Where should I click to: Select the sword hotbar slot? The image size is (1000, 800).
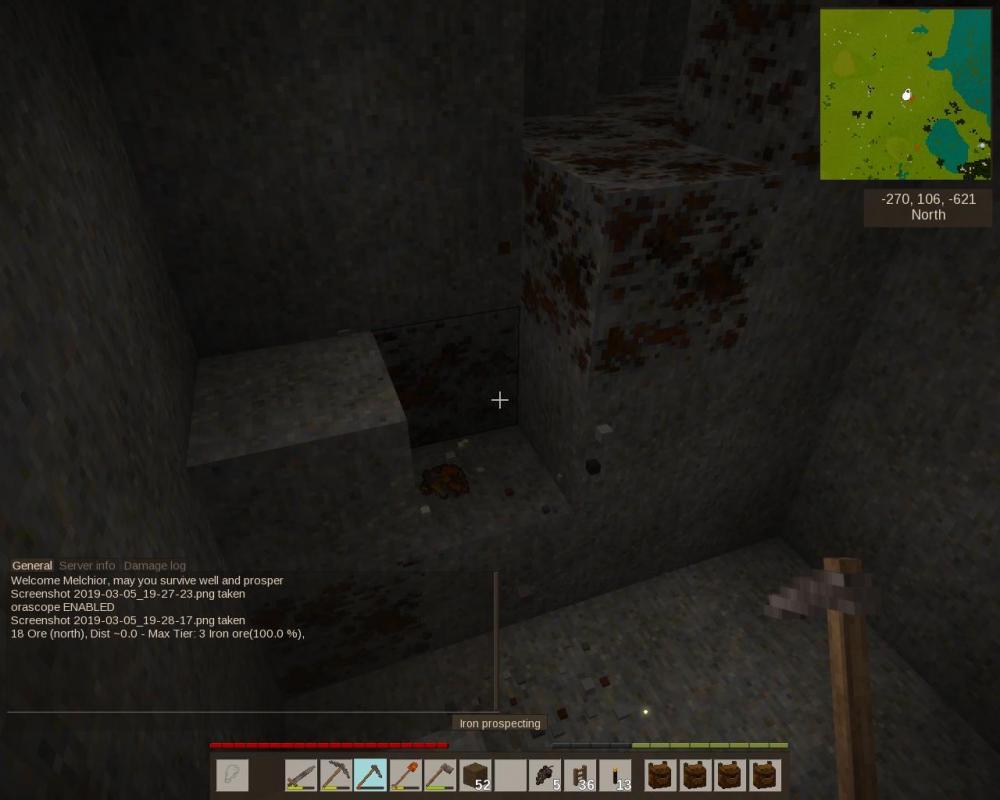[301, 776]
